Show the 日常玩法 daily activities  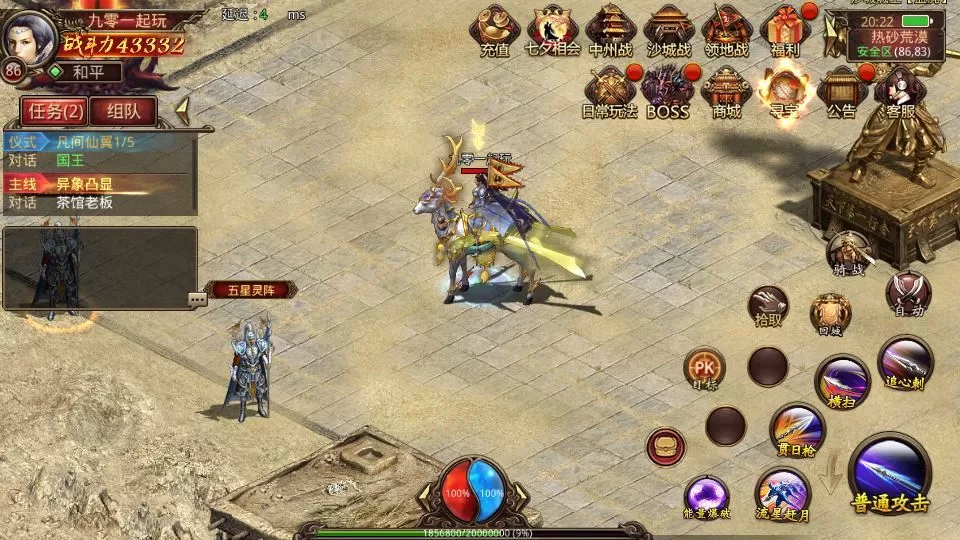pos(609,90)
